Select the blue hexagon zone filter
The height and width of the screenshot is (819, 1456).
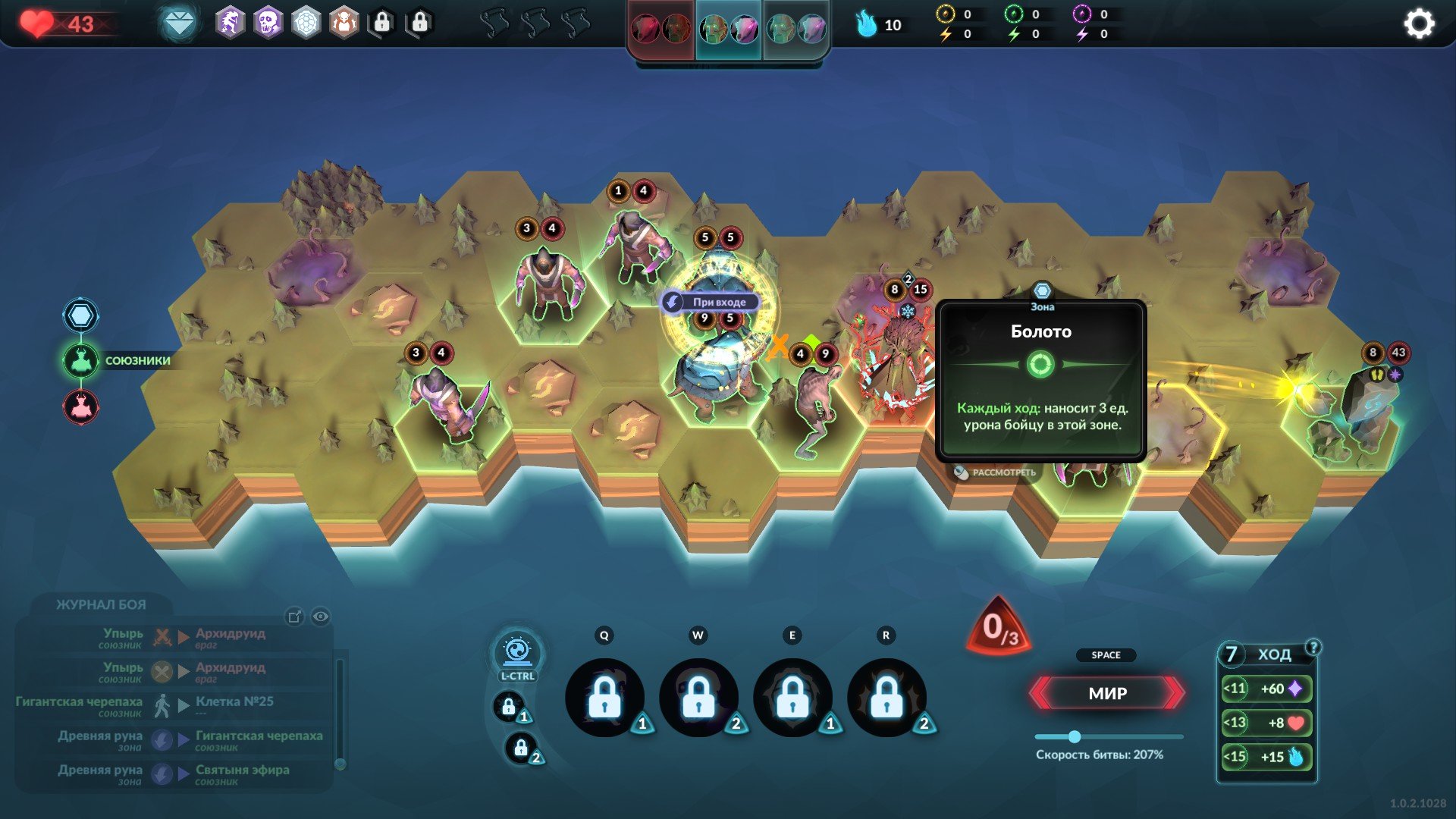(81, 315)
